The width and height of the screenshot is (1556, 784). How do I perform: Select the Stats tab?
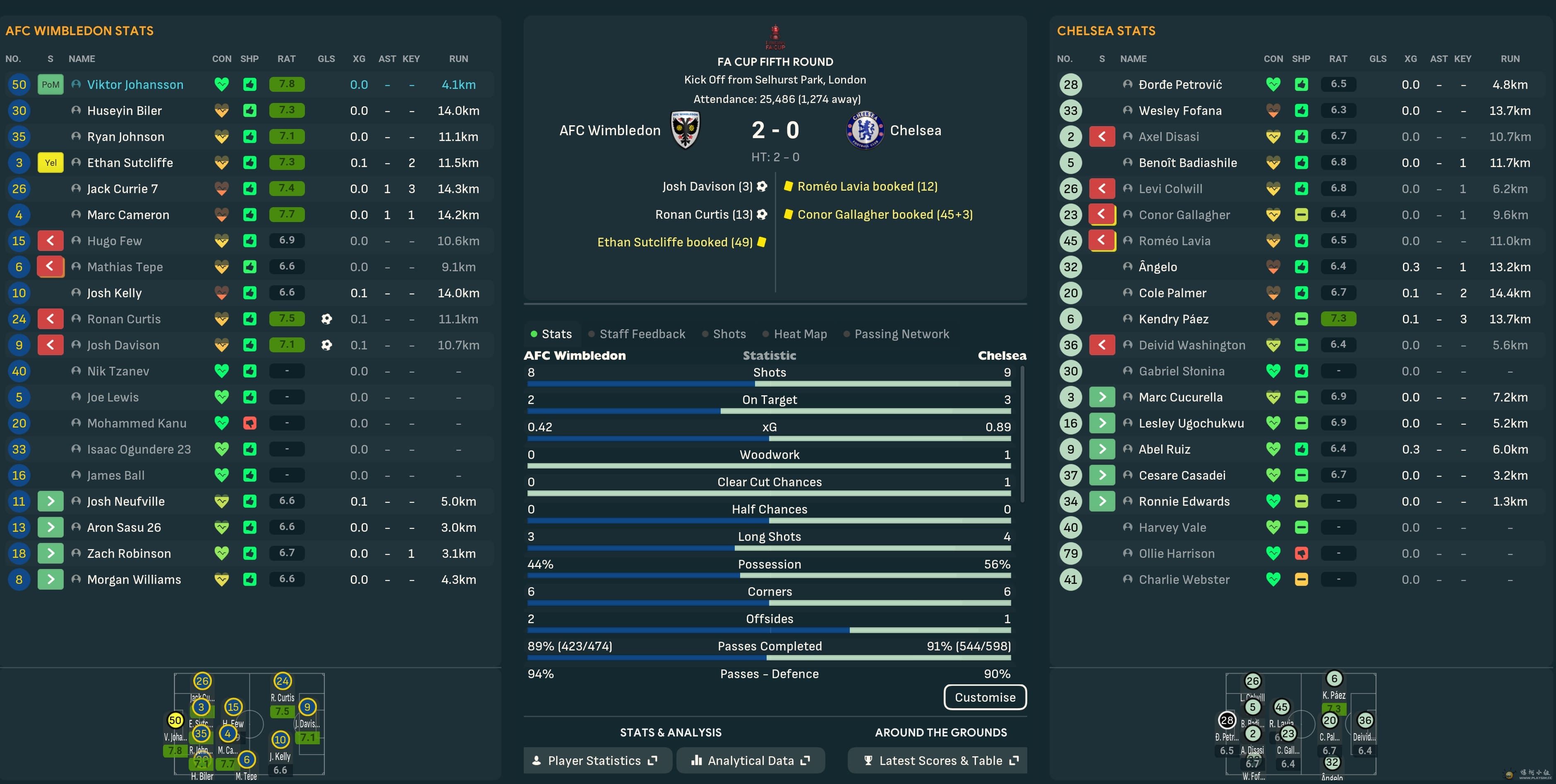[556, 334]
